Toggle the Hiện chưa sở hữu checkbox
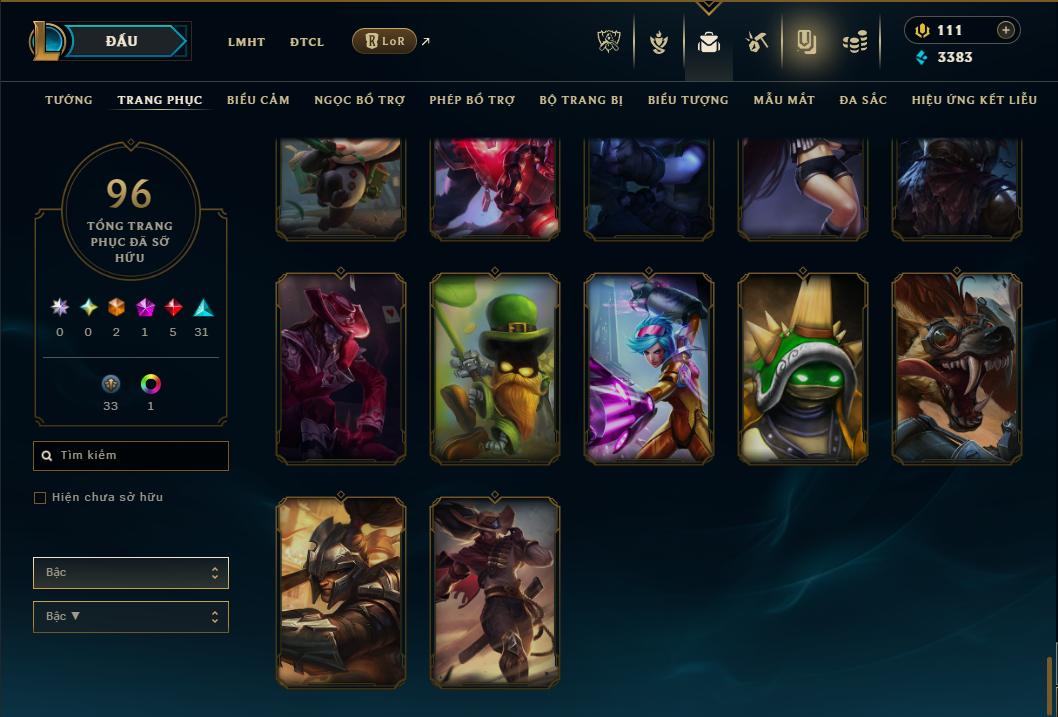This screenshot has height=717, width=1058. pyautogui.click(x=40, y=498)
